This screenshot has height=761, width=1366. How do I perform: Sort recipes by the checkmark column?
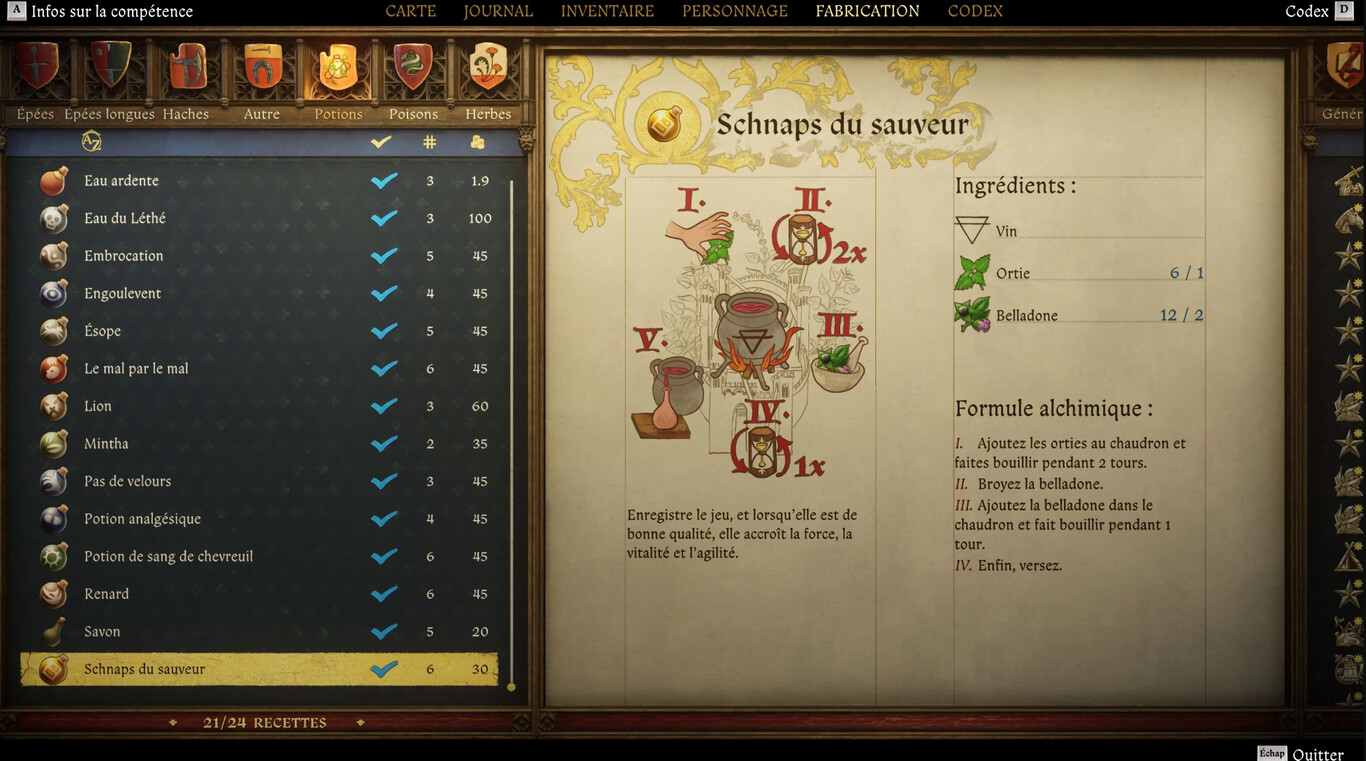tap(380, 141)
